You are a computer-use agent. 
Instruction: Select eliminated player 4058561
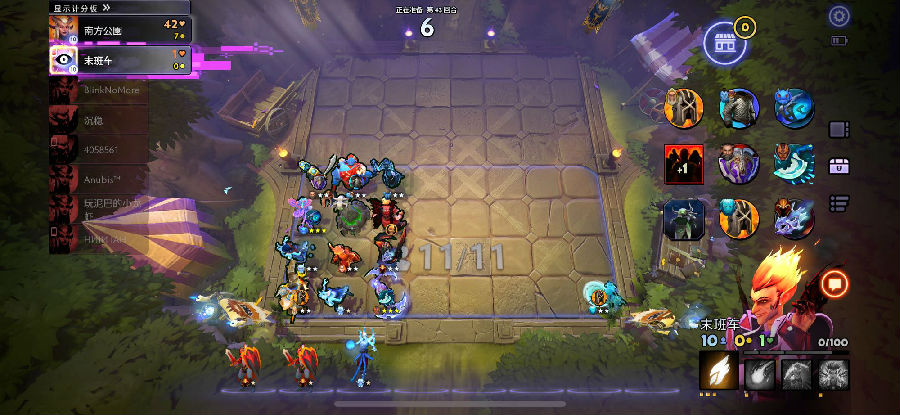[100, 152]
